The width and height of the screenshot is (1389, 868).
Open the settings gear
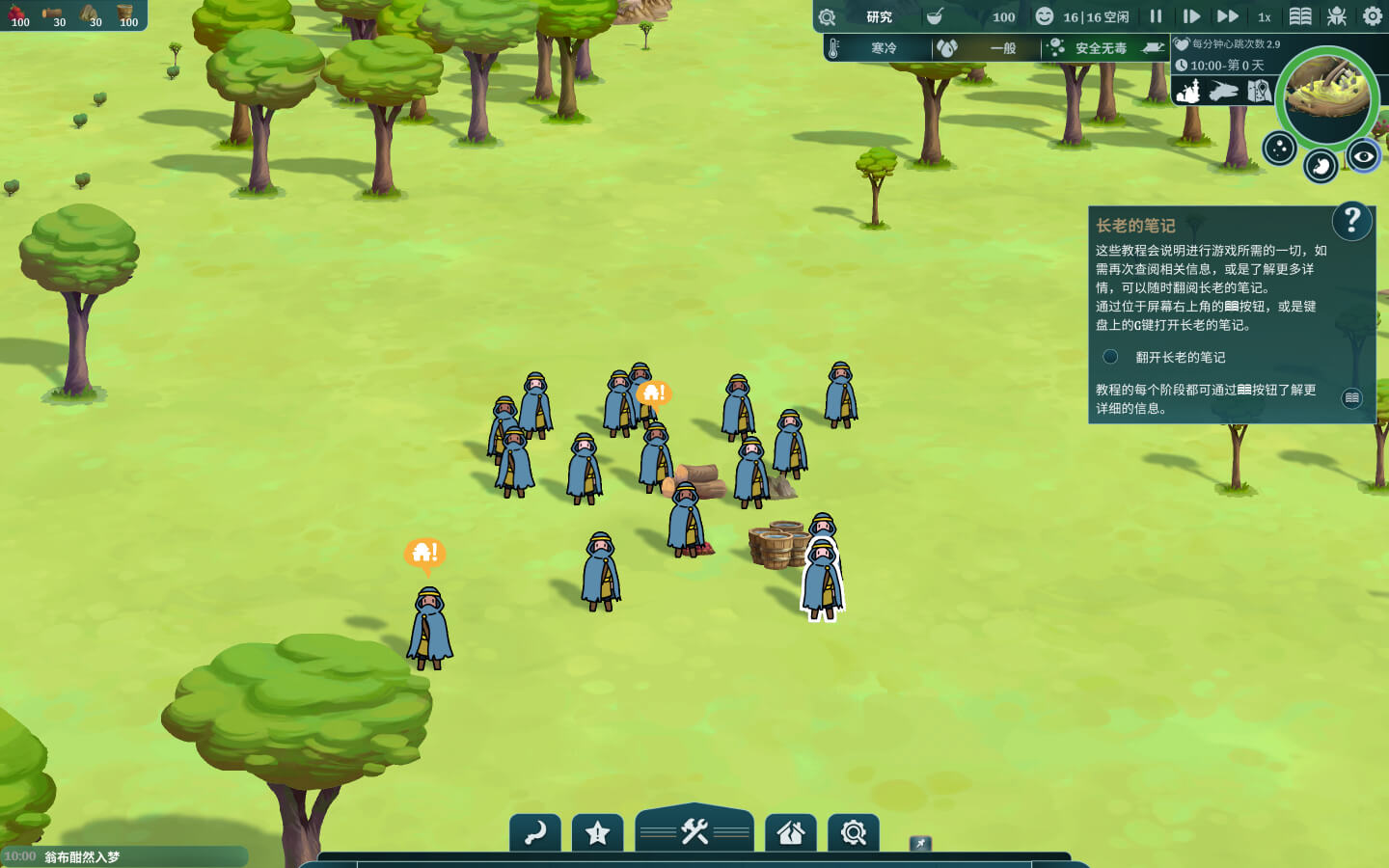pos(1372,16)
